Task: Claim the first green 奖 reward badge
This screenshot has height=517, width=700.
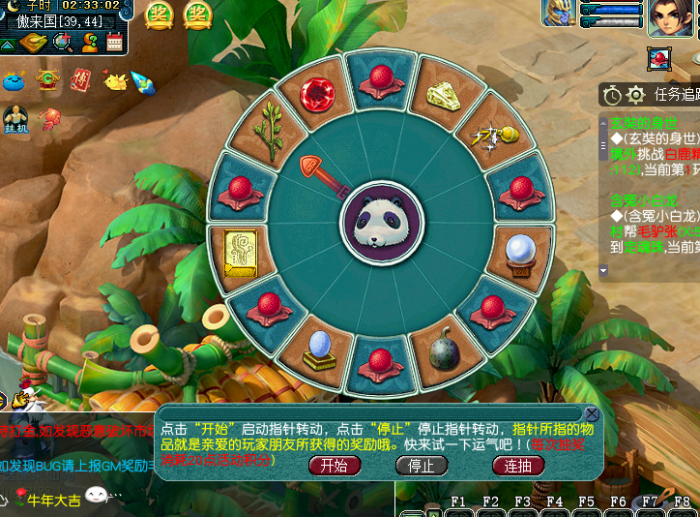Action: [x=160, y=14]
